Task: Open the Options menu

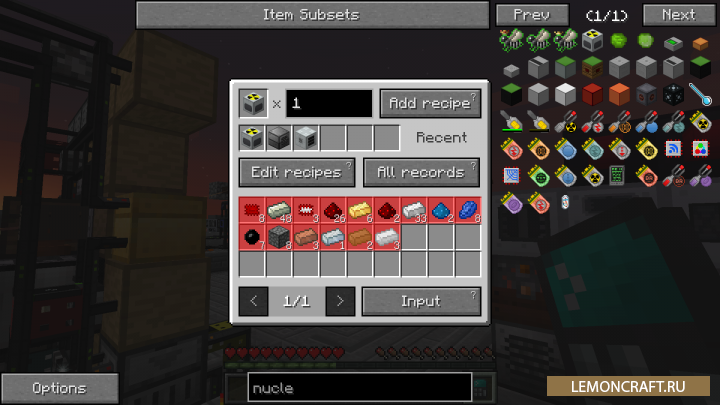Action: click(59, 388)
